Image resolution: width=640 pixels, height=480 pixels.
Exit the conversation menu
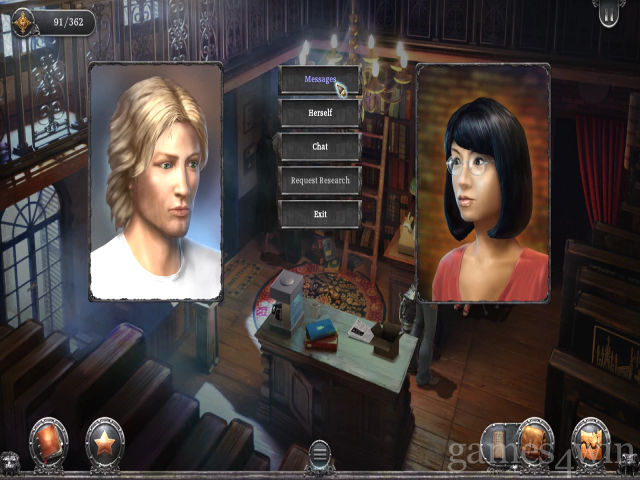[x=319, y=214]
